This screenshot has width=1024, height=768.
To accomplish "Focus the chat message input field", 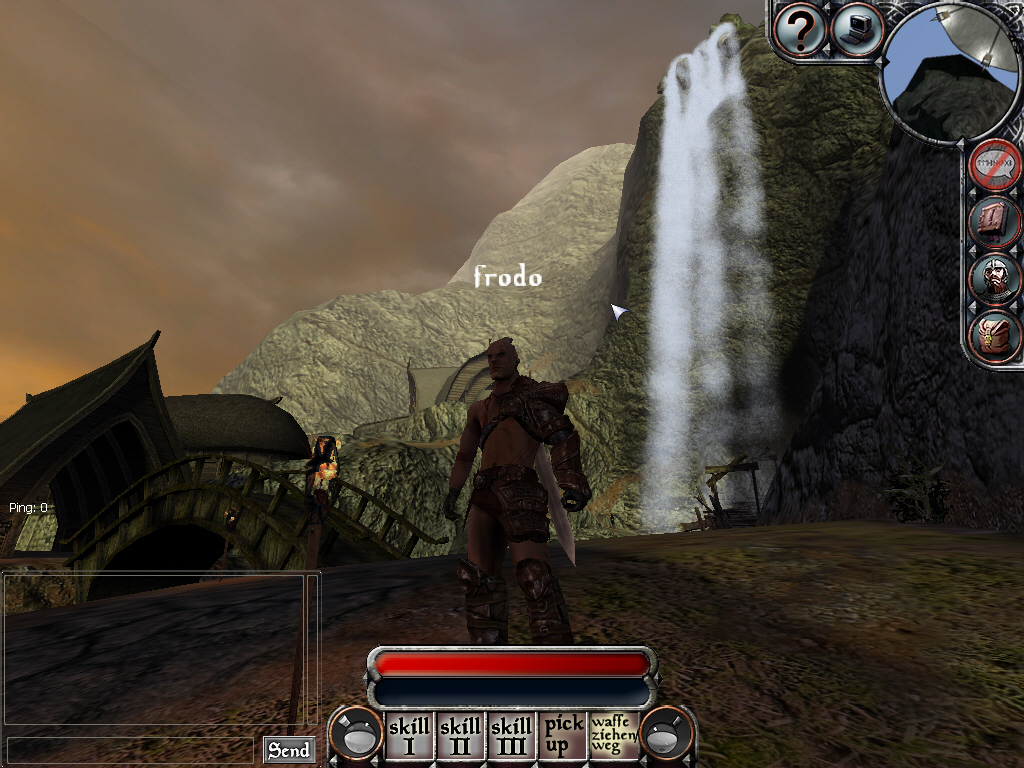I will 130,749.
